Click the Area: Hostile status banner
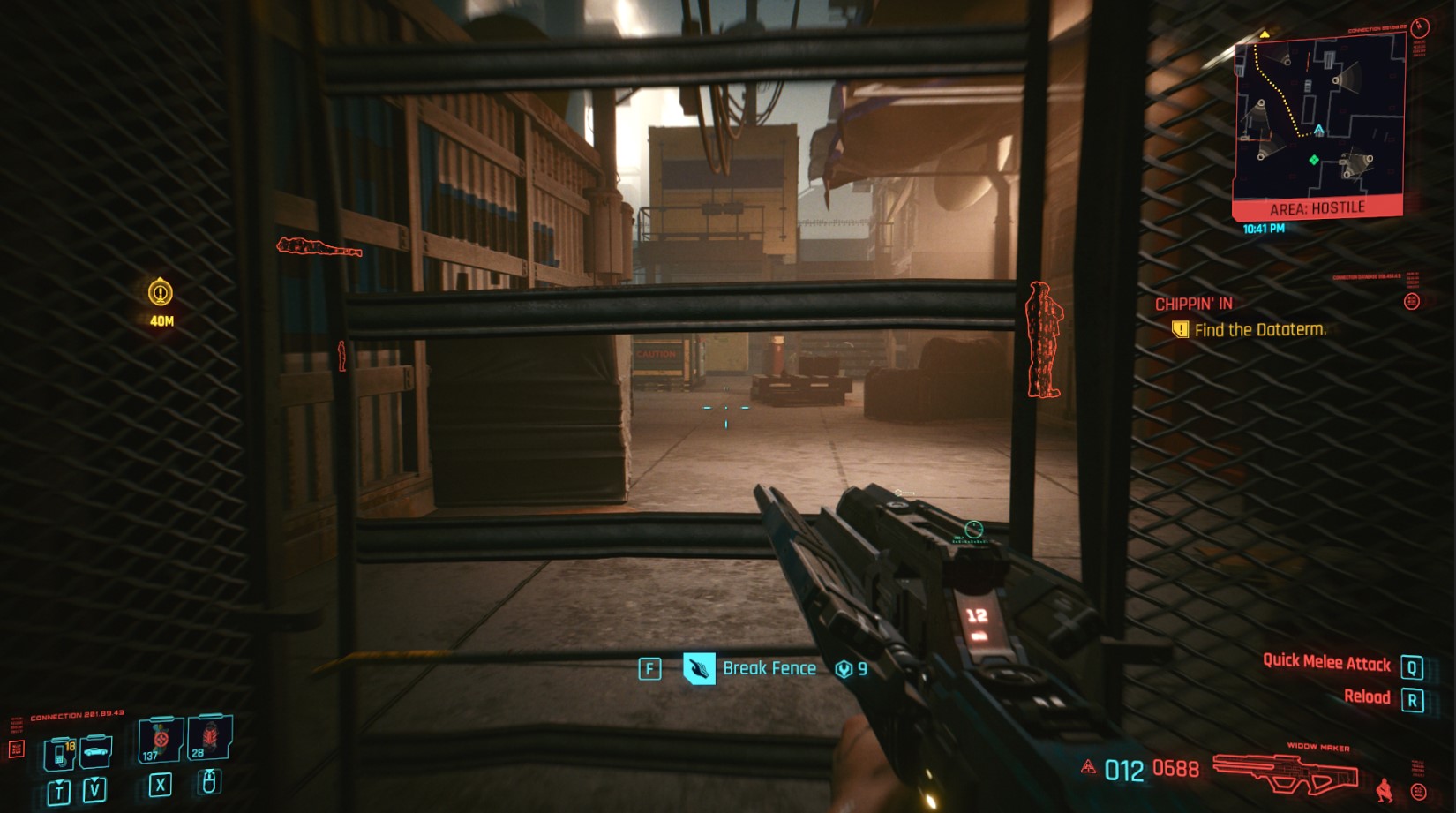1456x813 pixels. point(1317,208)
